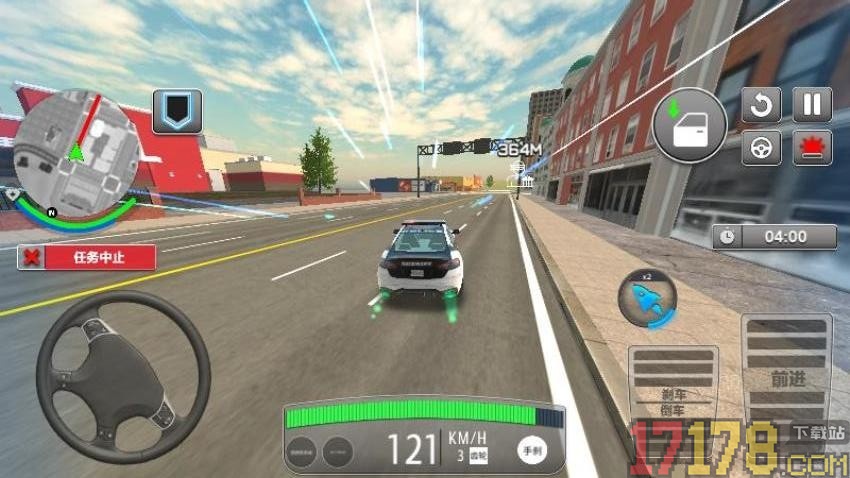
Task: Switch control mode with the small steering wheel icon
Action: pyautogui.click(x=761, y=148)
